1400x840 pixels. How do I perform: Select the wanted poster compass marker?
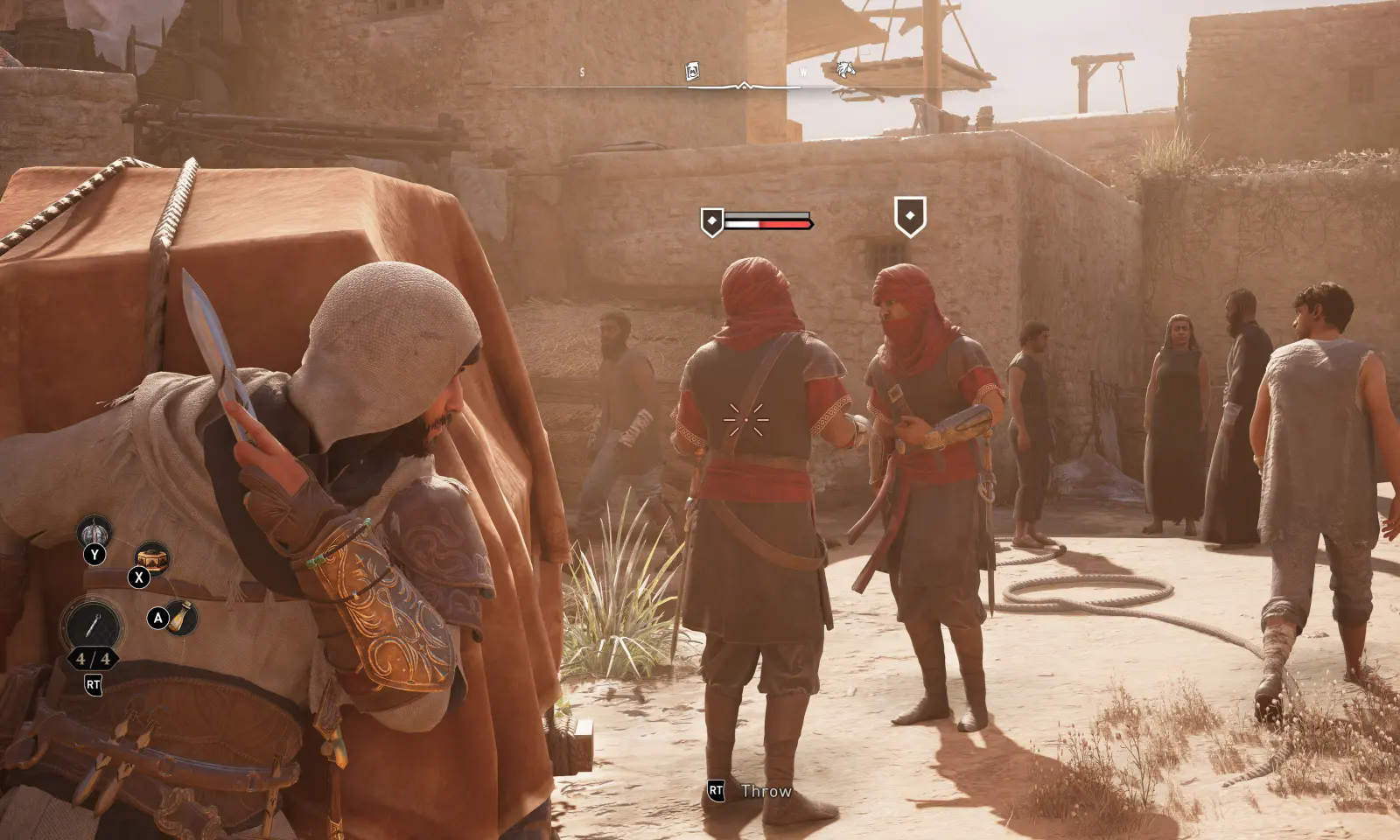tap(692, 71)
